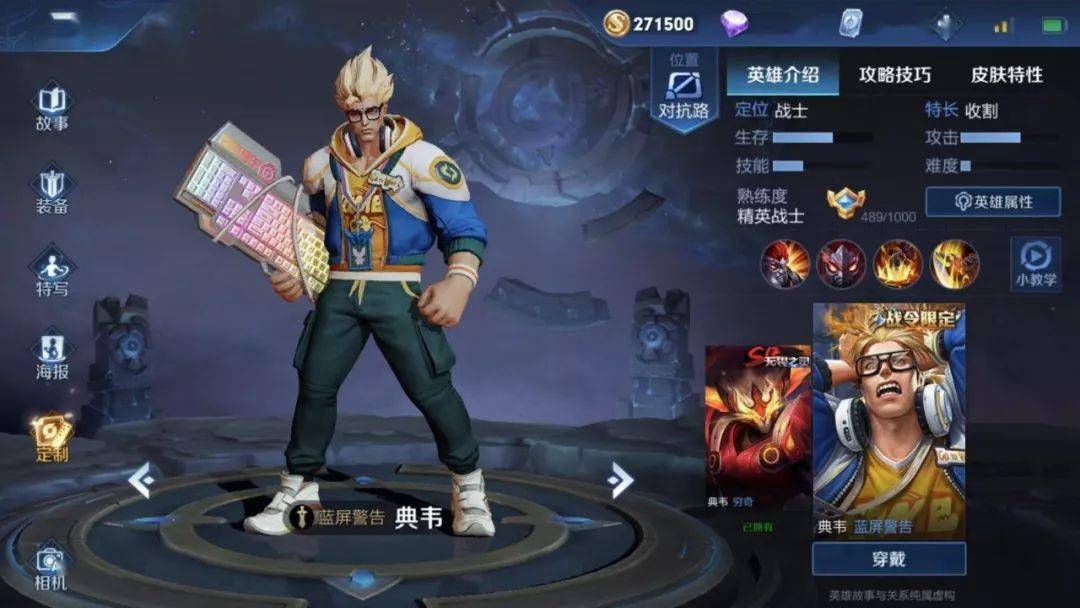
Task: Open the 故事 story section
Action: tap(52, 108)
